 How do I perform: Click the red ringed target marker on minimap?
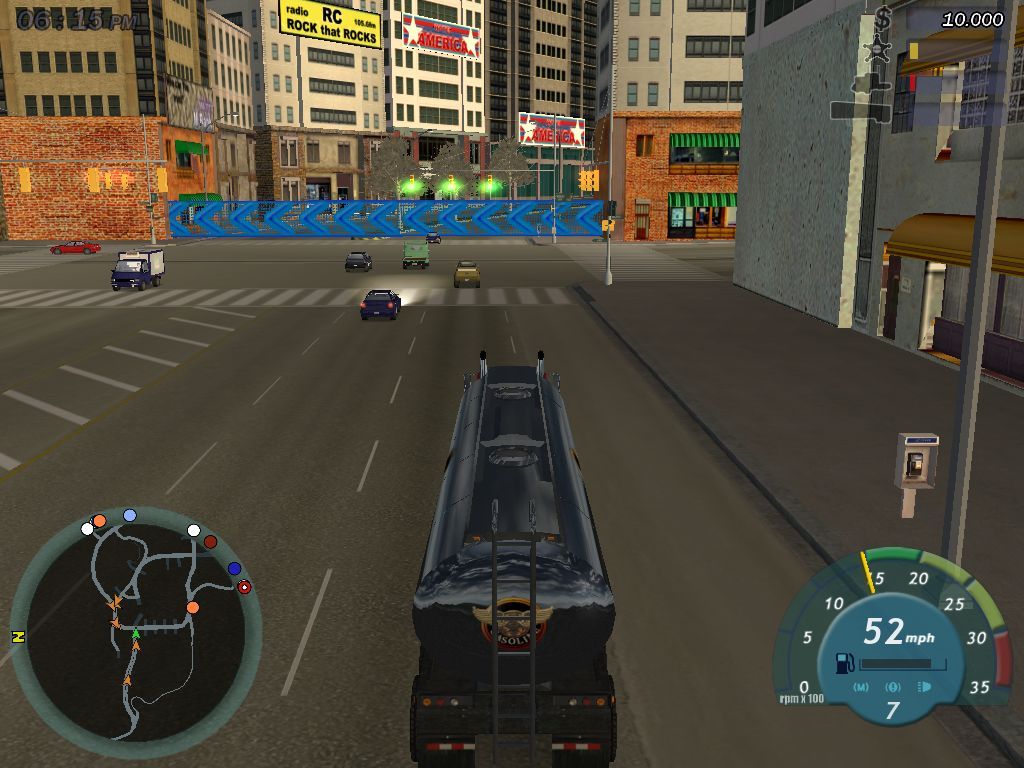point(244,587)
